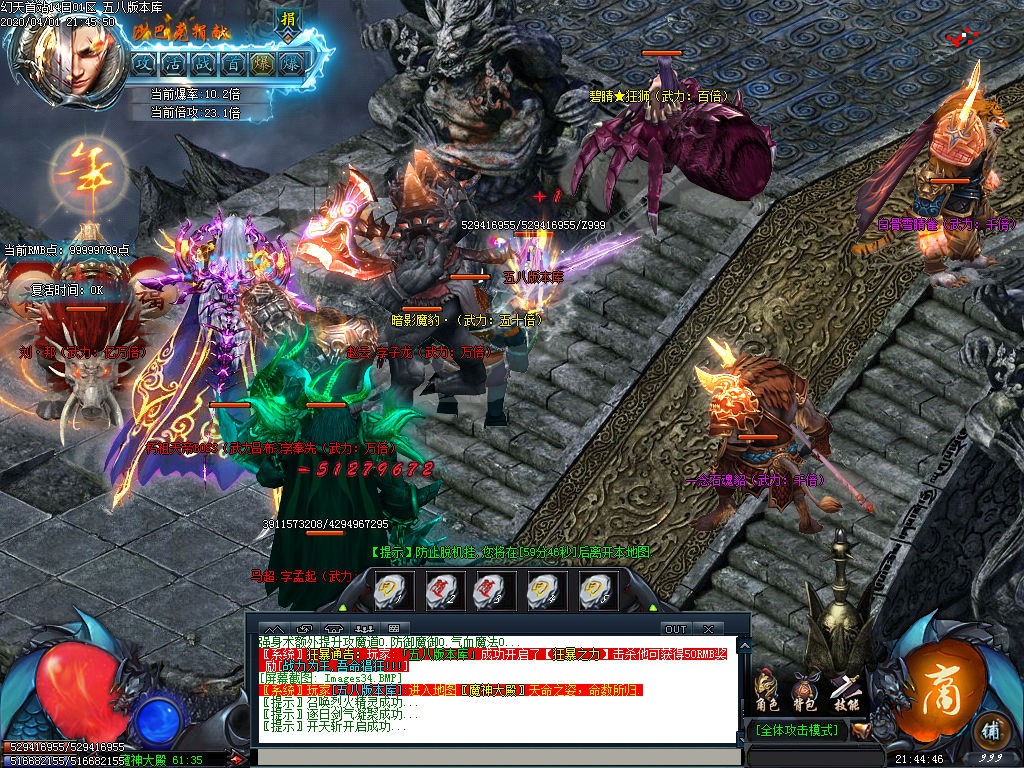Open the 技能 skills panel
1024x768 pixels.
coord(845,688)
